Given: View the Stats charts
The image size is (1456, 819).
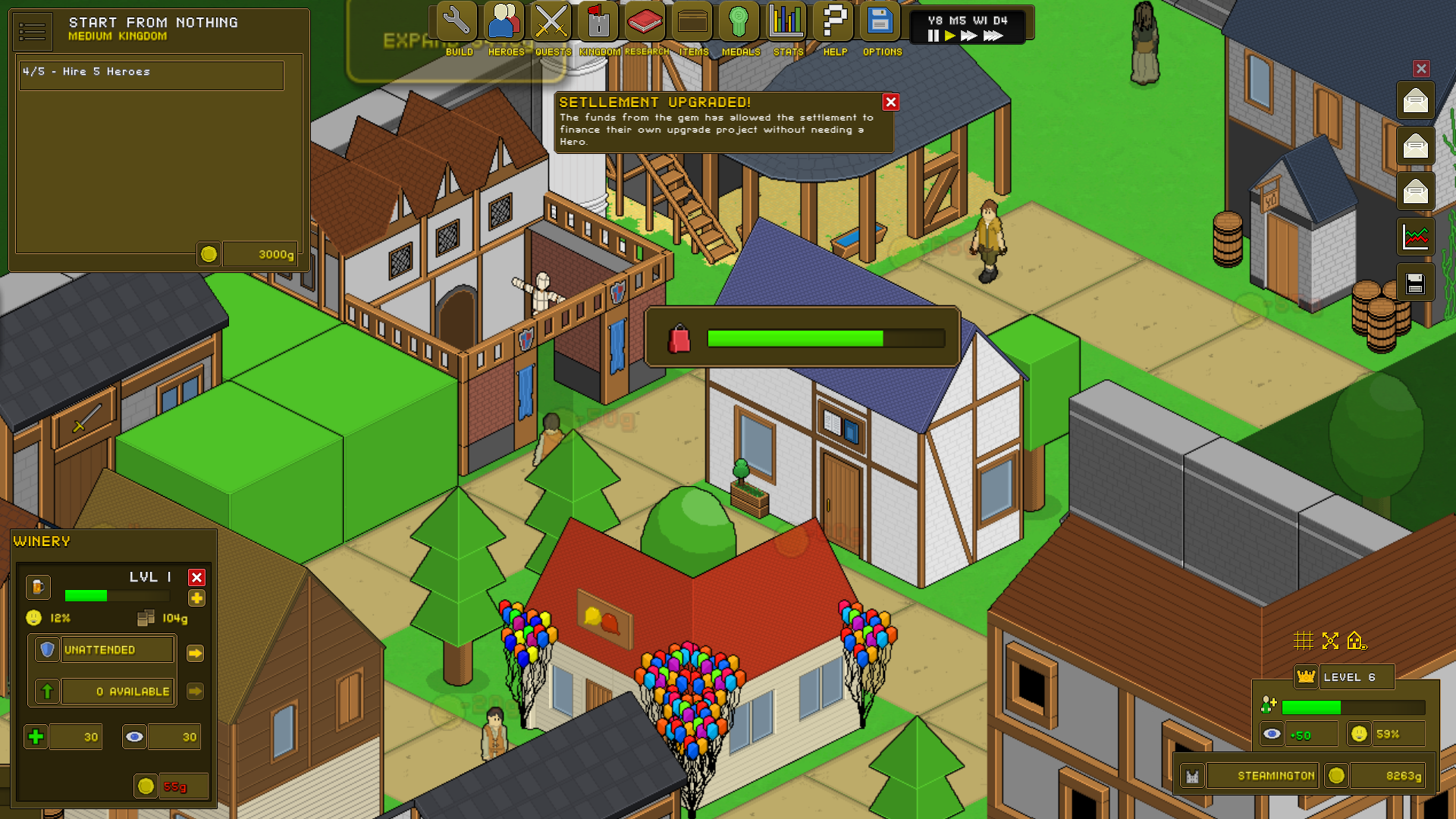Looking at the screenshot, I should [786, 23].
